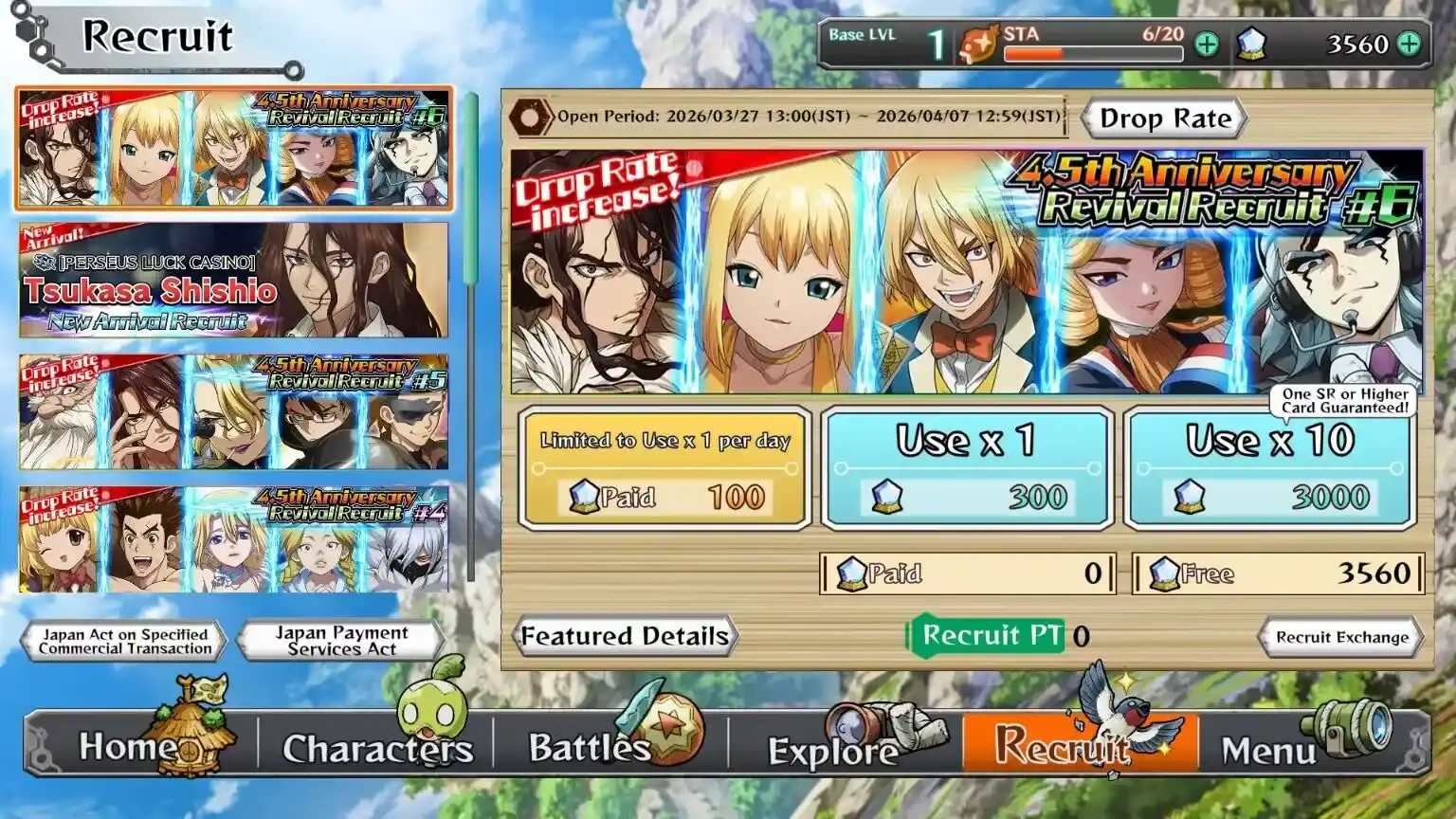1456x819 pixels.
Task: Switch to the Characters tab
Action: coord(376,747)
